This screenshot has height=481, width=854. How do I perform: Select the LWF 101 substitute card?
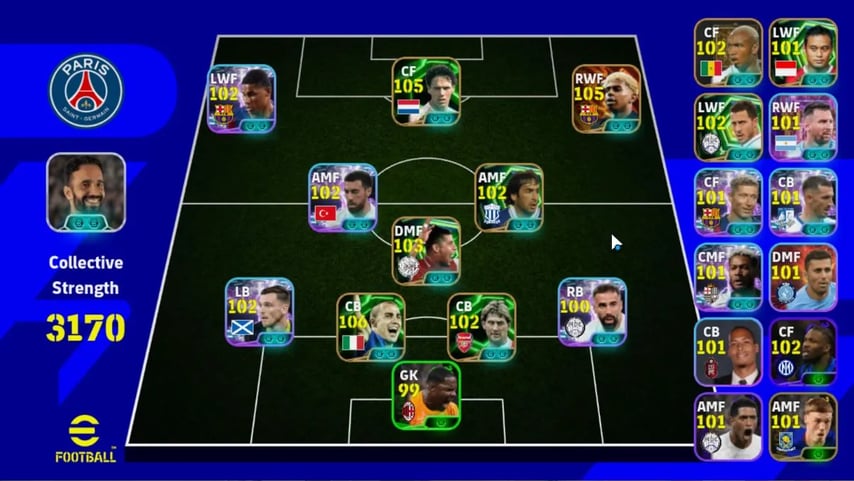(x=803, y=52)
